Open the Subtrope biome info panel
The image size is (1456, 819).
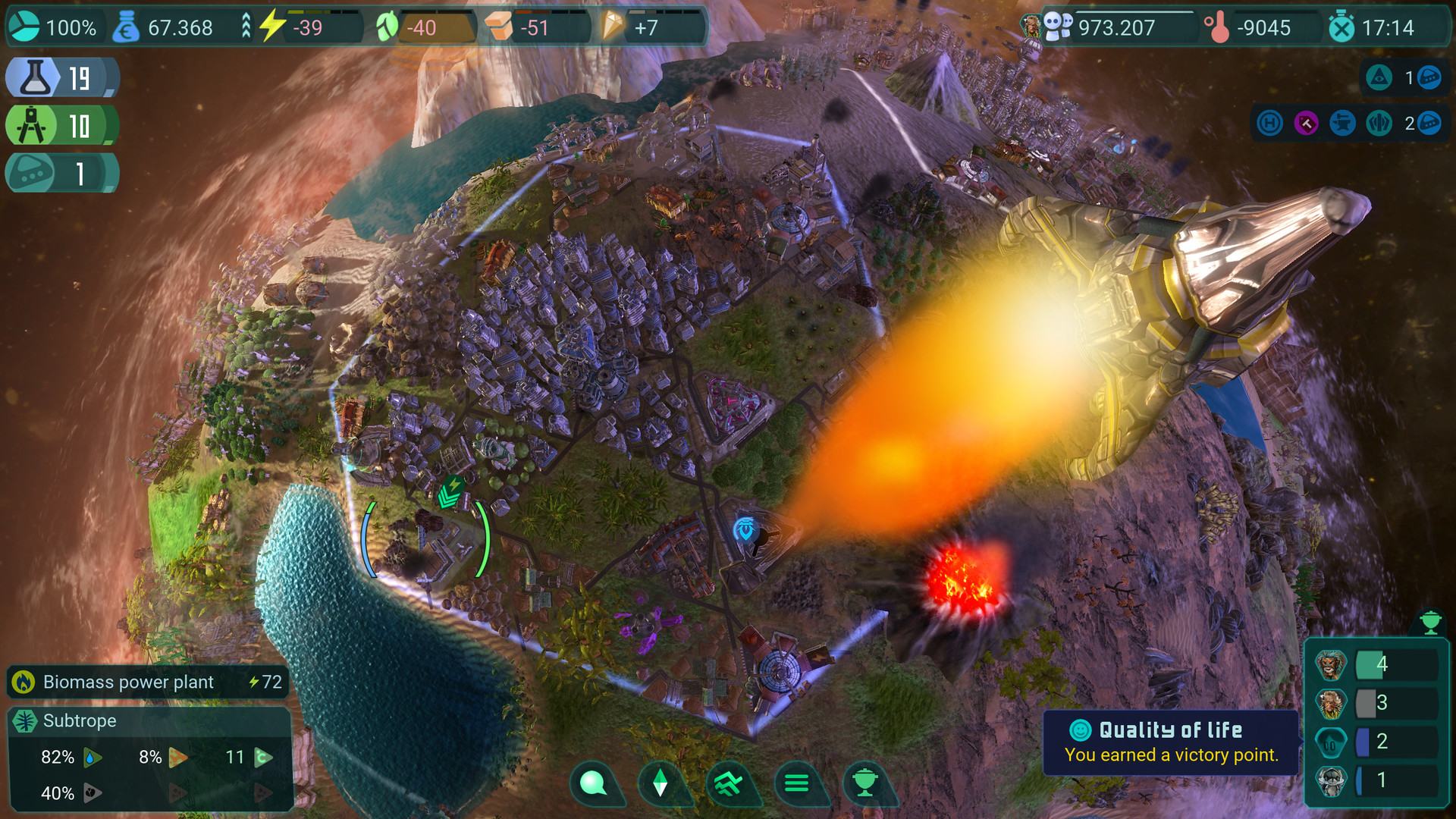tap(79, 720)
